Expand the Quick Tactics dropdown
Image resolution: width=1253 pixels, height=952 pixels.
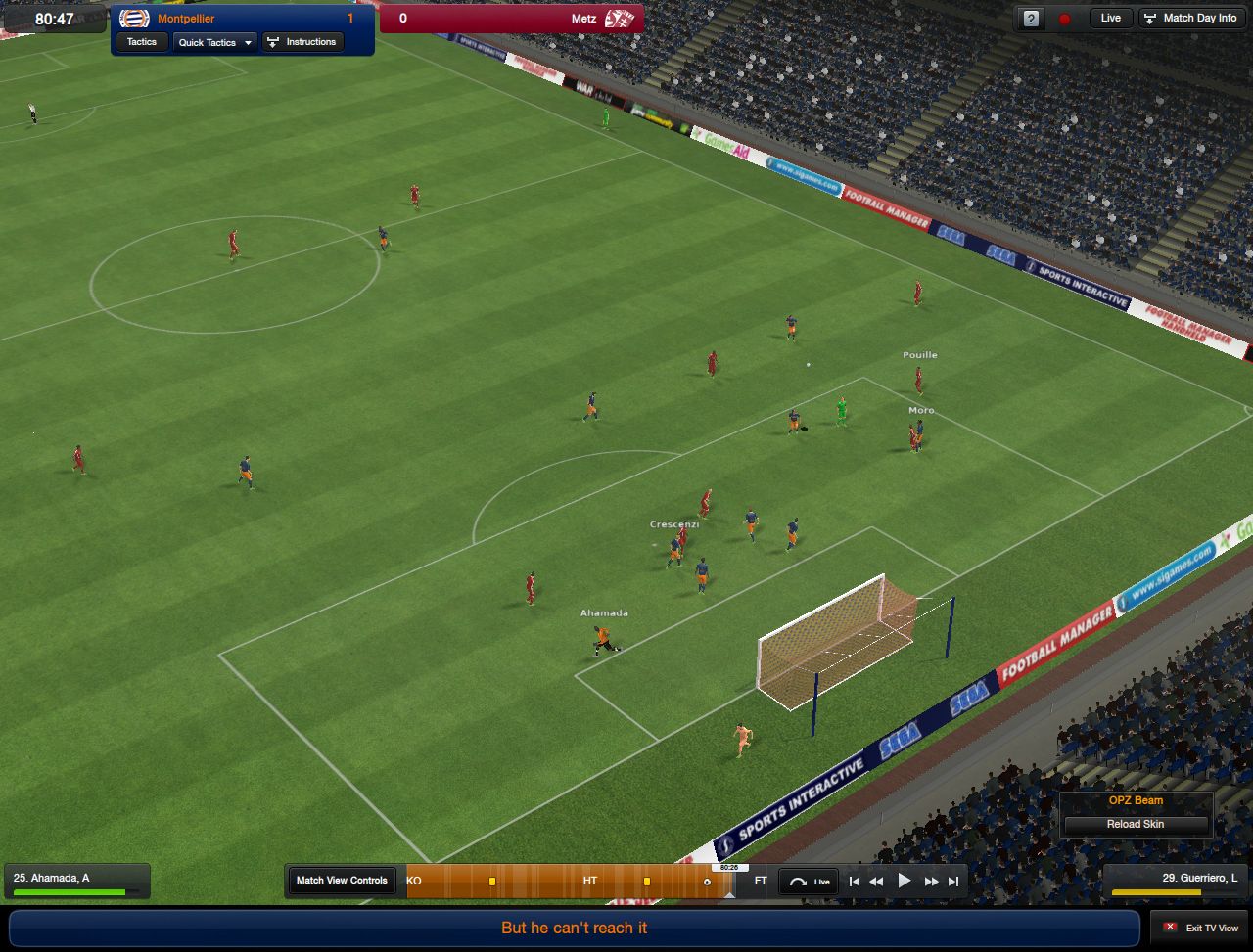pos(215,42)
